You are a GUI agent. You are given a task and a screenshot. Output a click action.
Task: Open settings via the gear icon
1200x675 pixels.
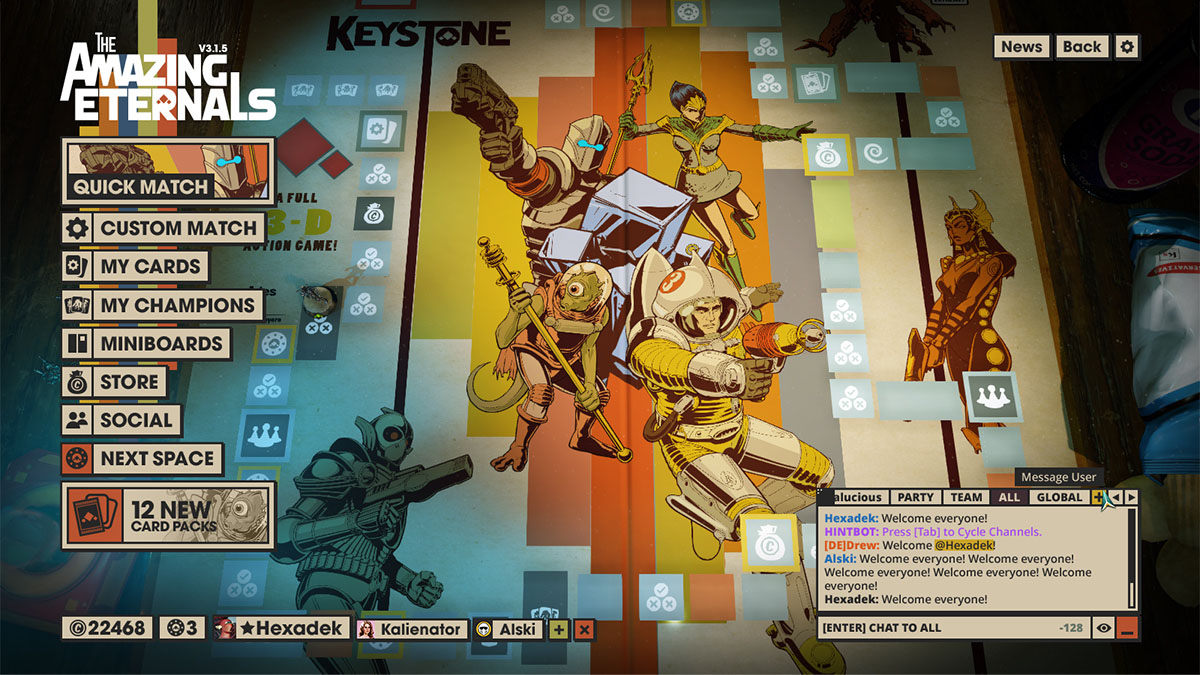1127,47
